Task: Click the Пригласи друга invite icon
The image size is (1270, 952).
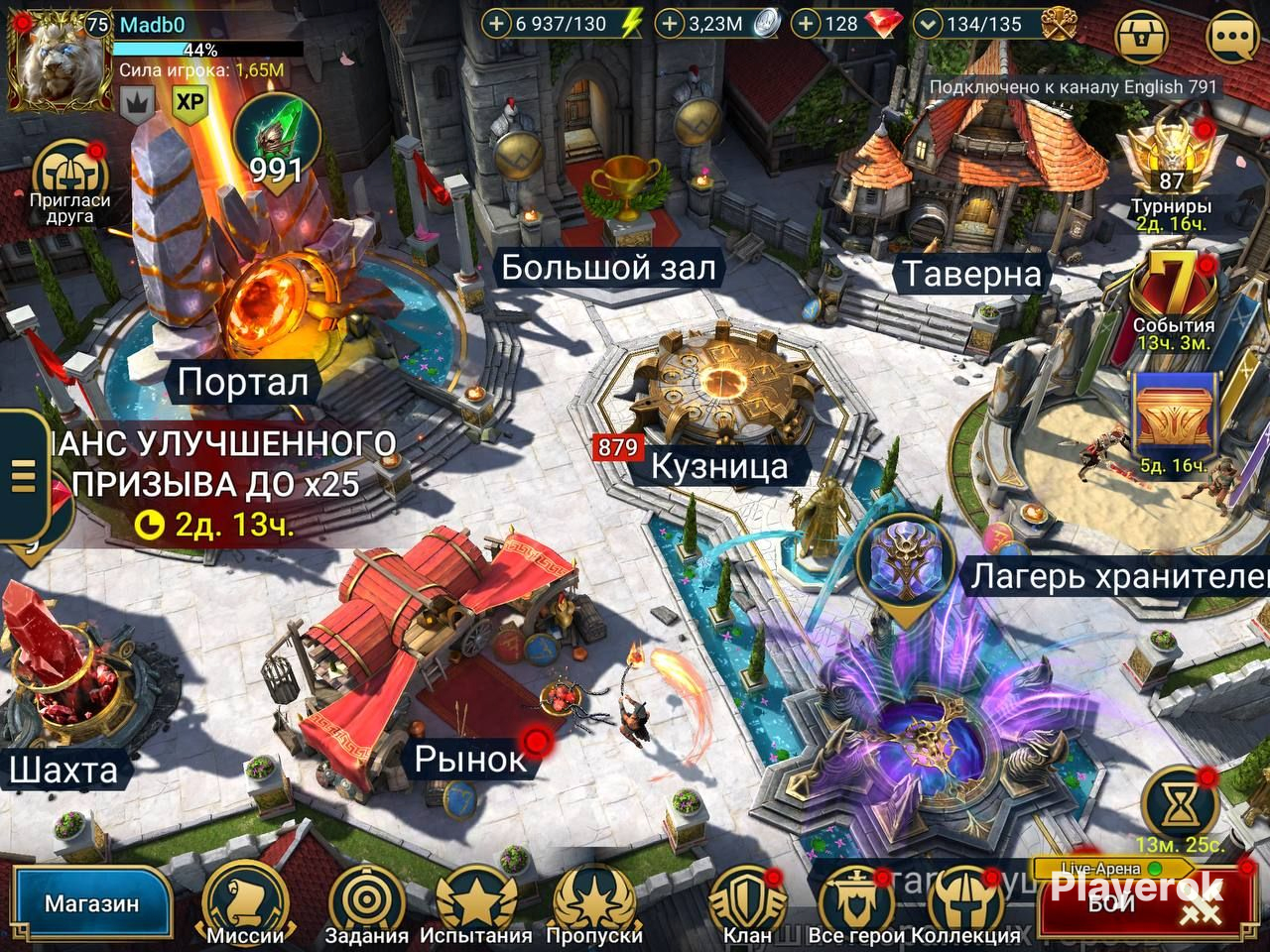Action: click(68, 178)
